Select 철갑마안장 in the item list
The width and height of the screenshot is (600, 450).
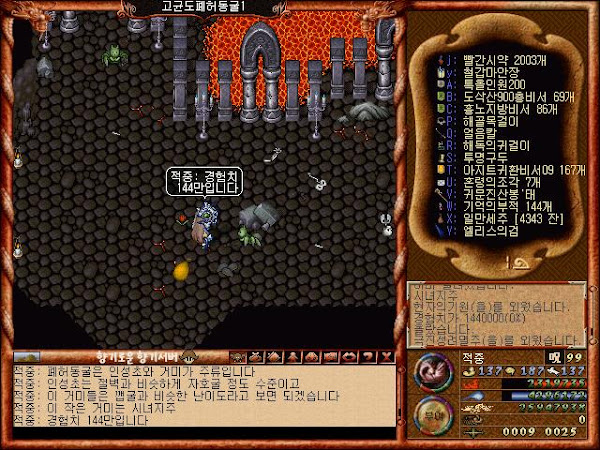pyautogui.click(x=482, y=72)
